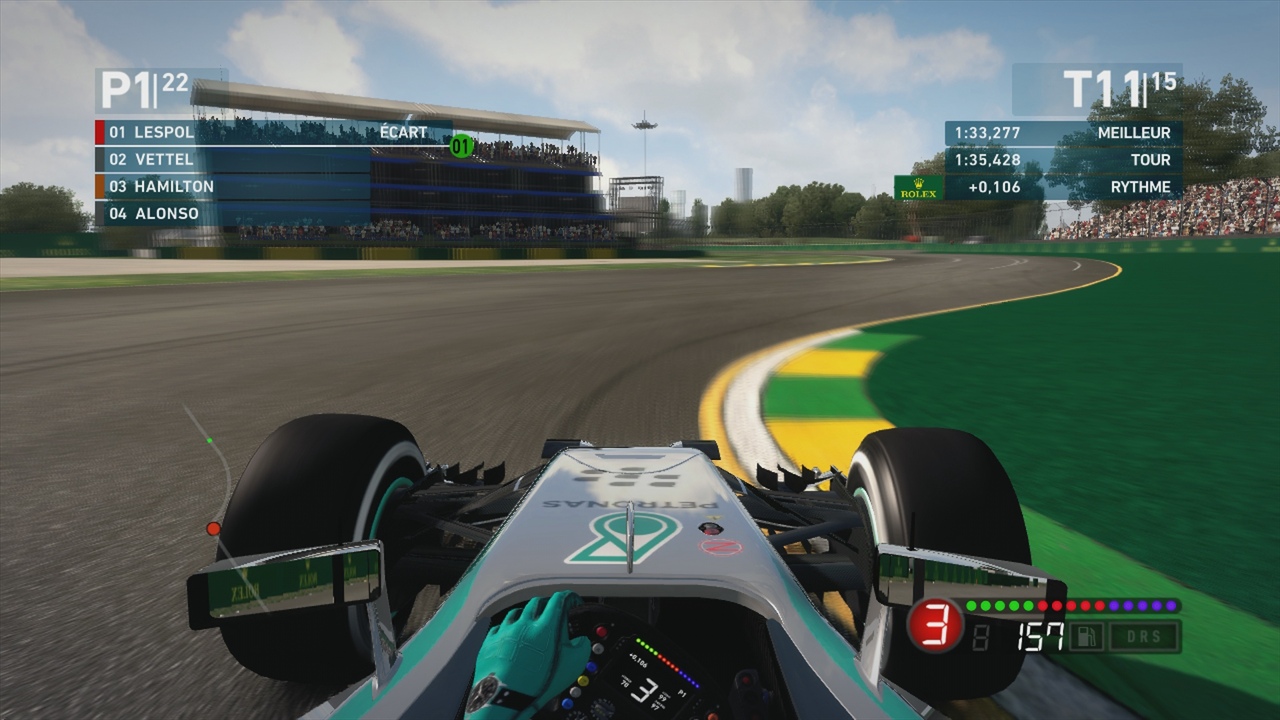The width and height of the screenshot is (1280, 720).
Task: Click ALONSO's row in the standings
Action: tap(166, 213)
